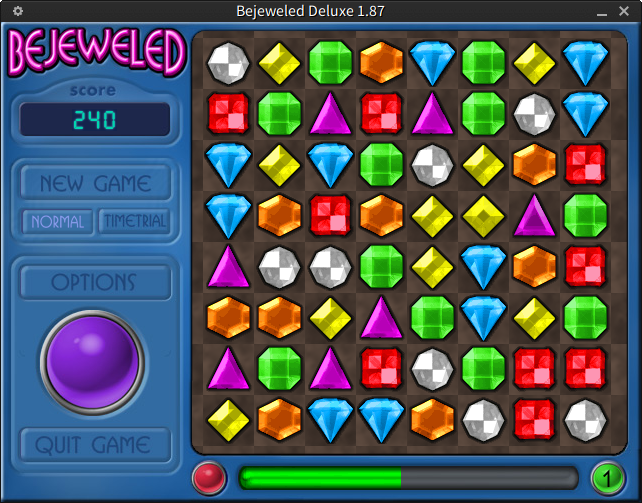642x503 pixels.
Task: Click the green level 1 indicator button
Action: point(606,477)
